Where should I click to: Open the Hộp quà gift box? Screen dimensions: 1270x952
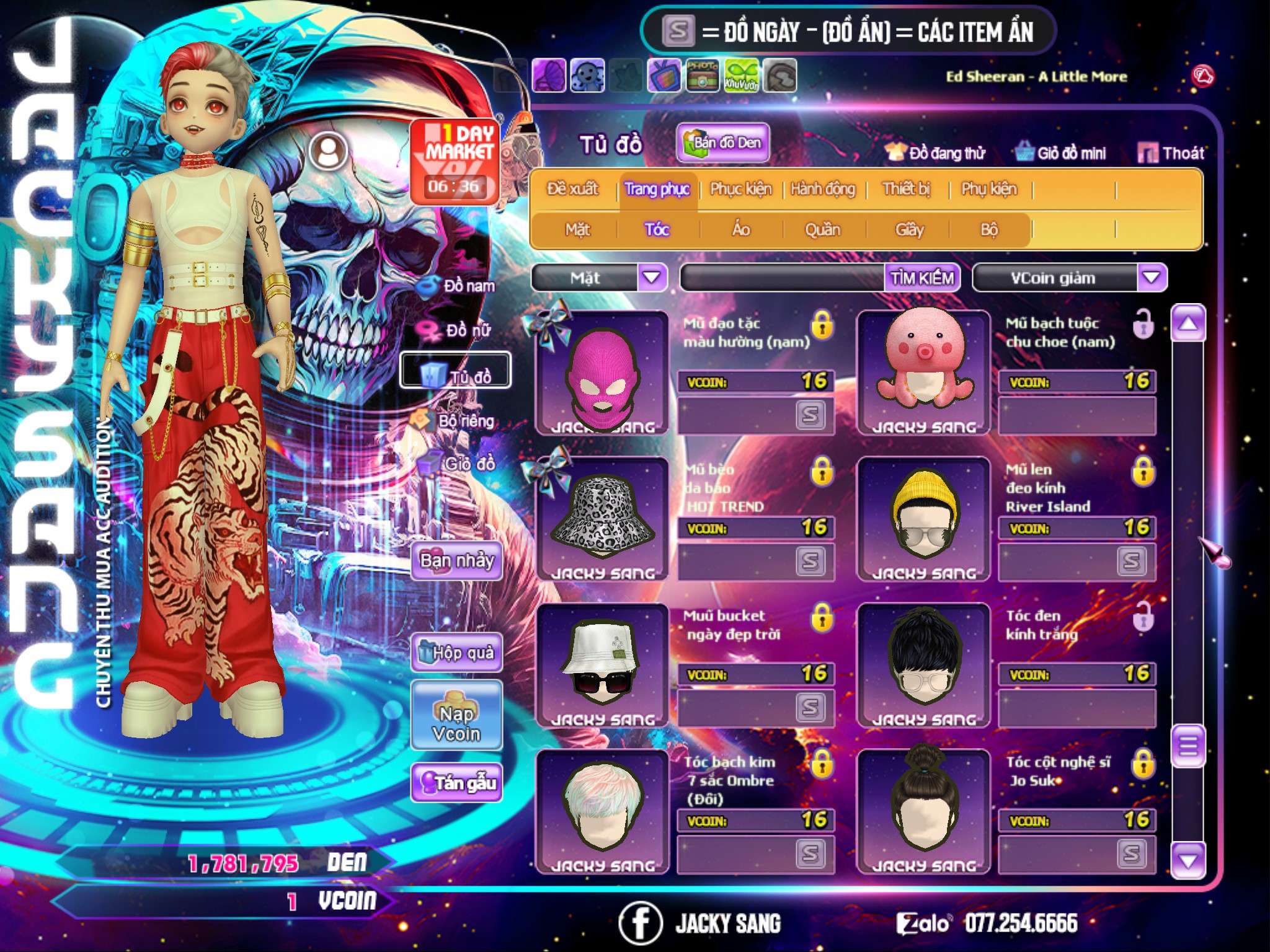(456, 653)
